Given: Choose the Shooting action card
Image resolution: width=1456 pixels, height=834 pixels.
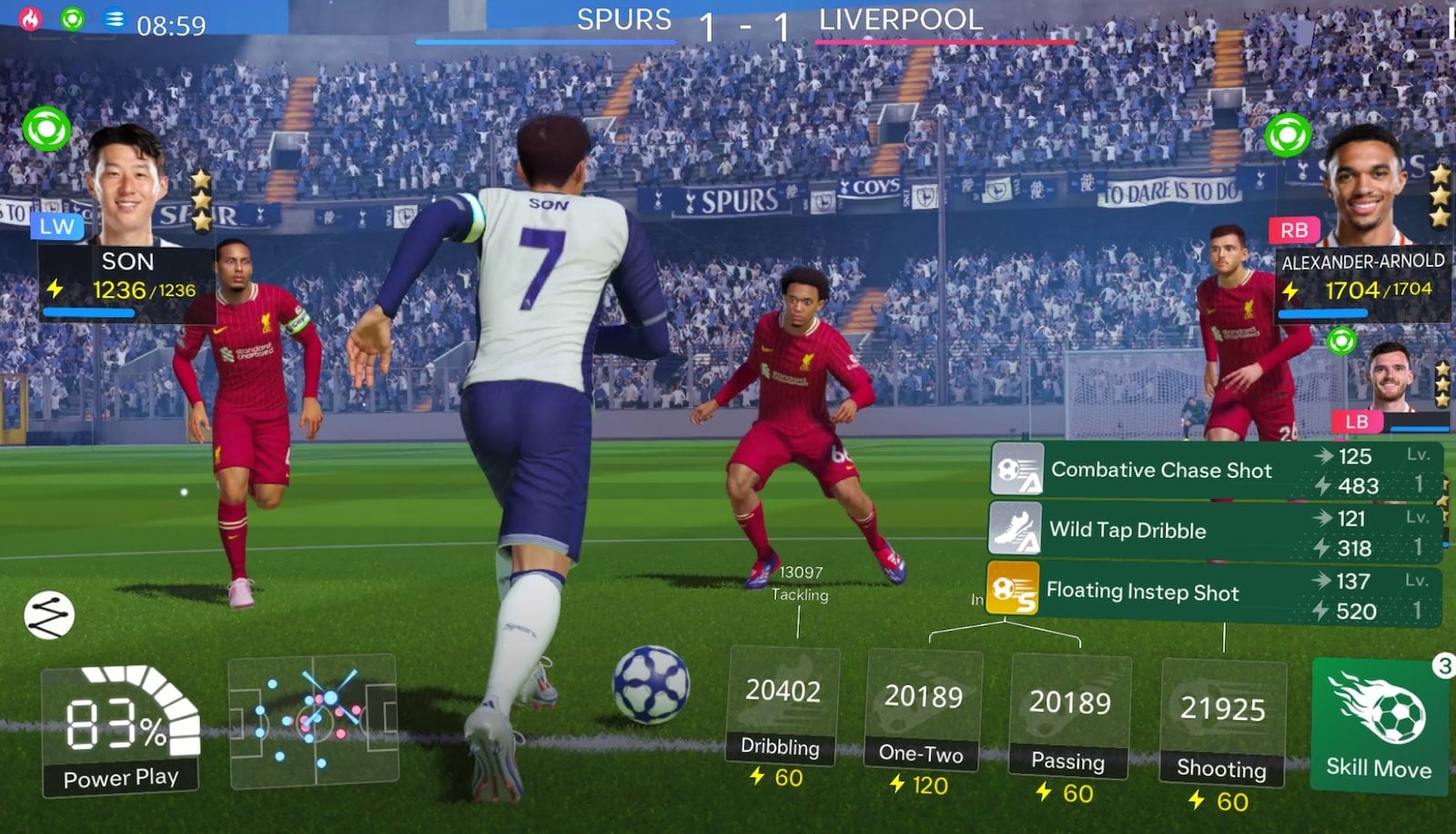Looking at the screenshot, I should (1222, 723).
